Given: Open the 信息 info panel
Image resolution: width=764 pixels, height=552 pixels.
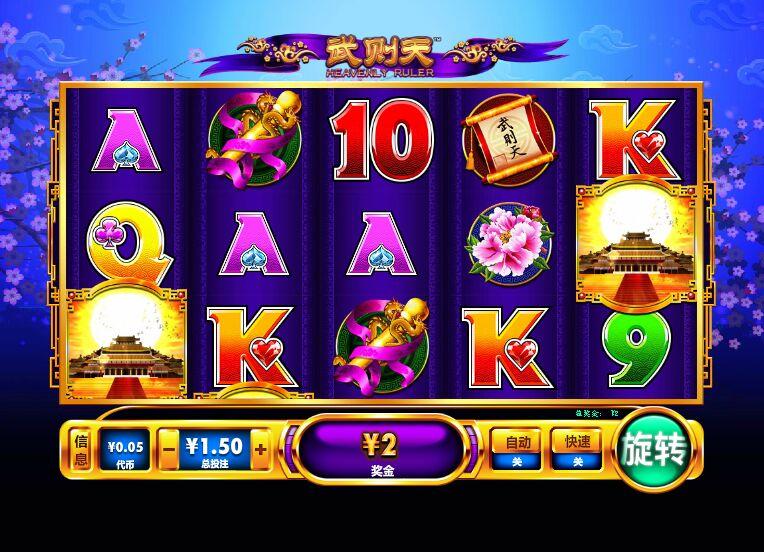Looking at the screenshot, I should (80, 449).
